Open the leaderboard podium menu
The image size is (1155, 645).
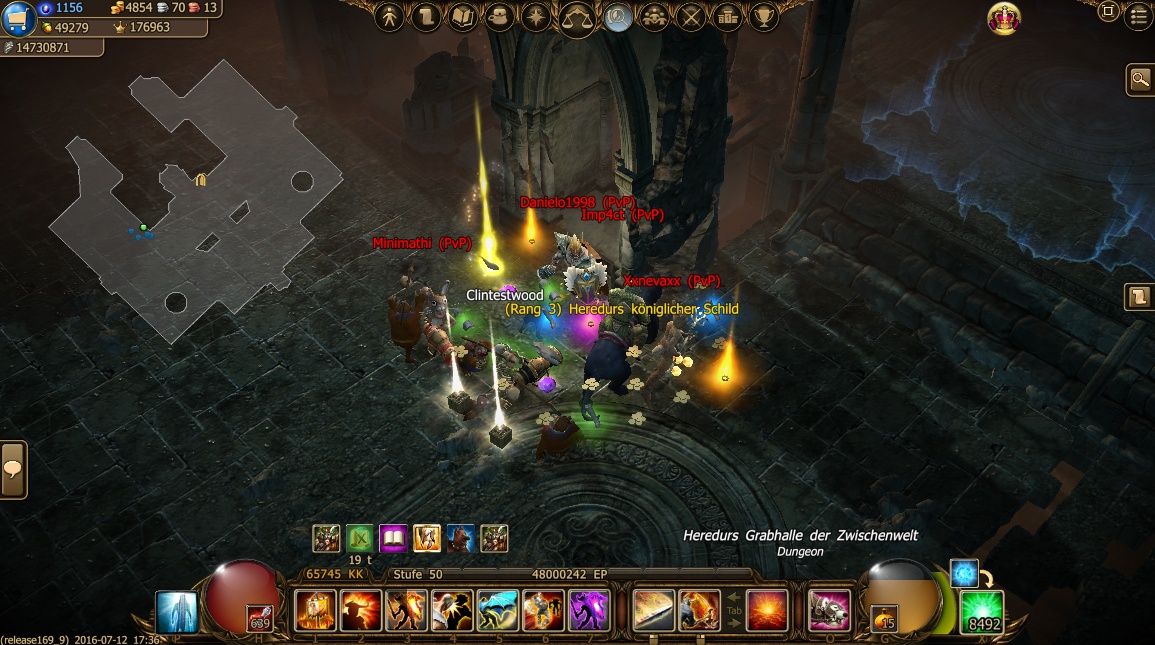727,17
